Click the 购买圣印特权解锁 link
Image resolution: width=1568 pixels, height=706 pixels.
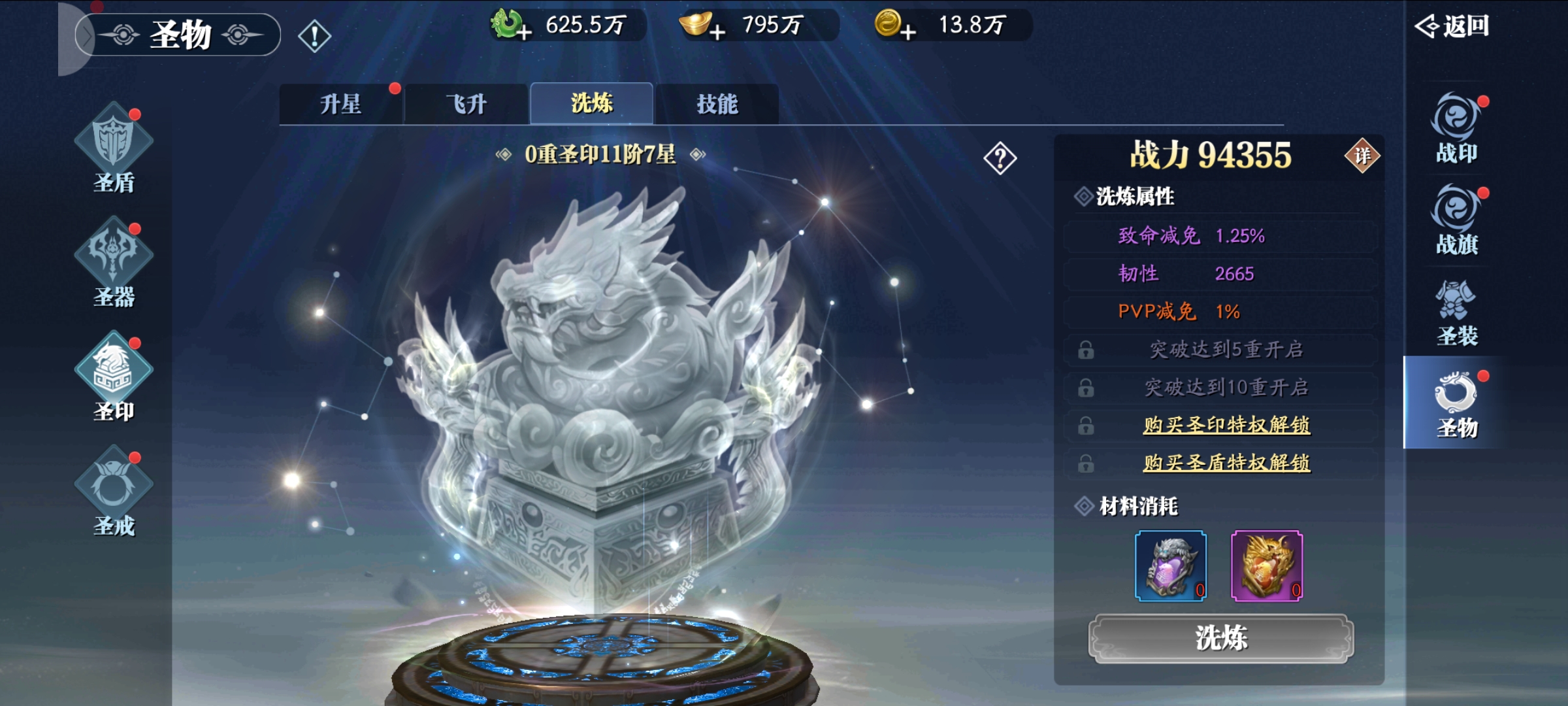(1226, 425)
